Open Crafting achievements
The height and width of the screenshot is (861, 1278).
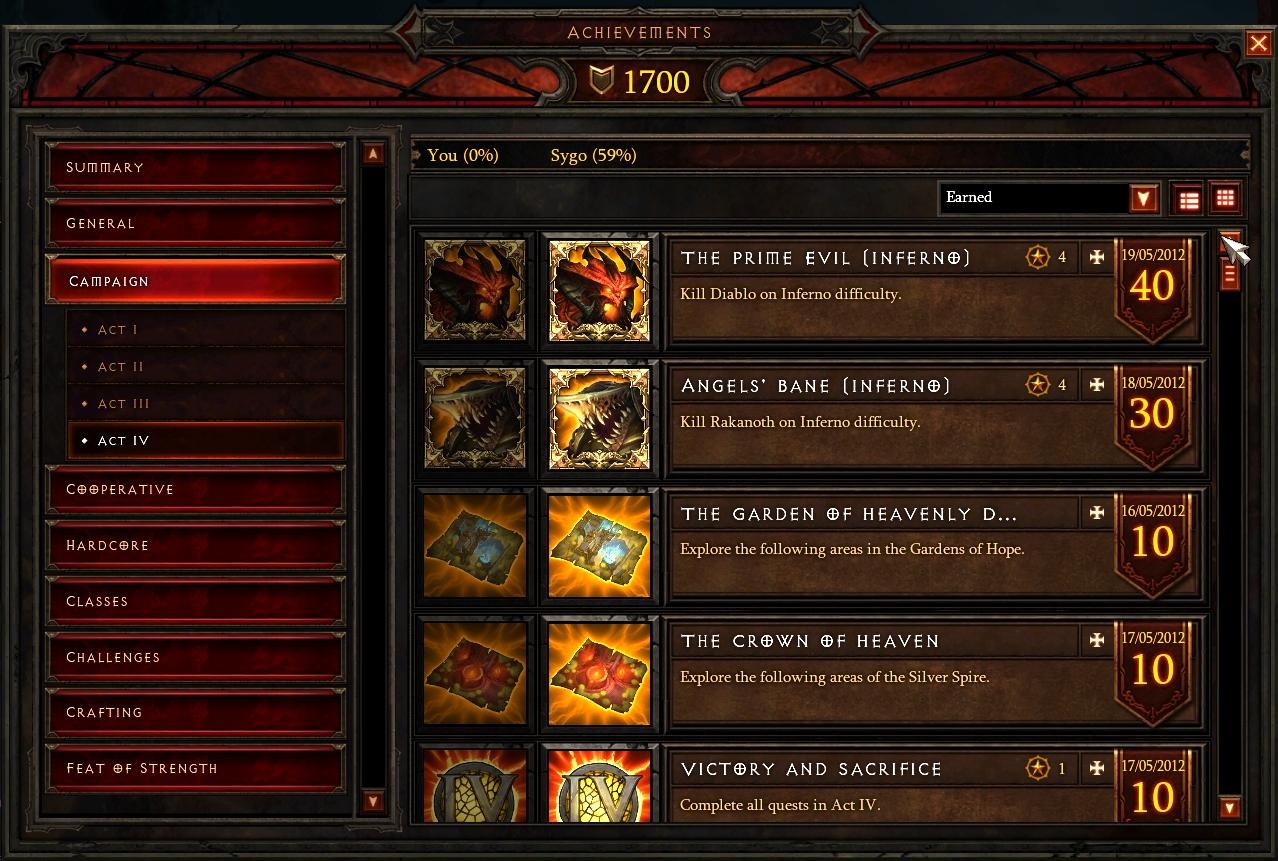coord(195,712)
